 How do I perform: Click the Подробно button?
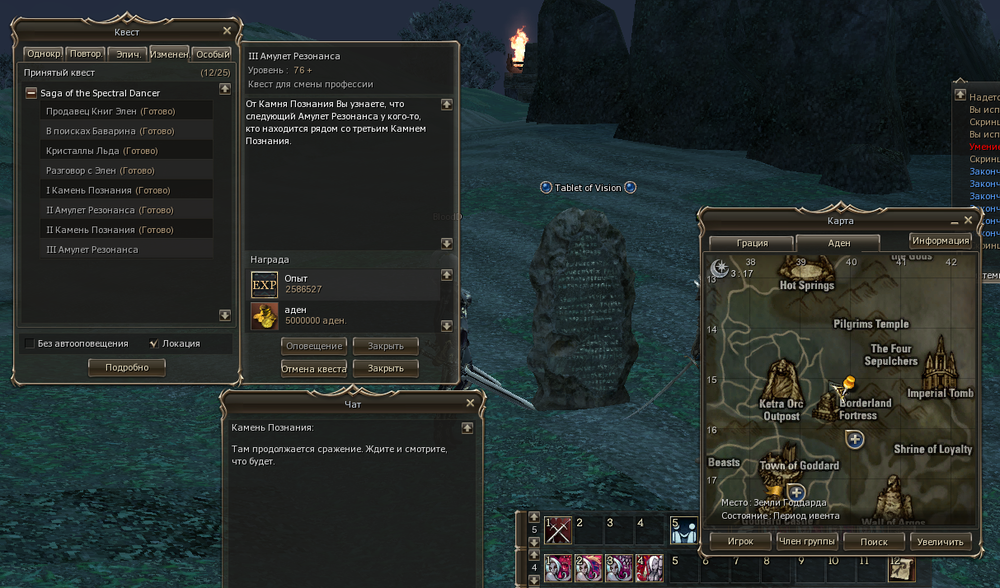pos(127,367)
